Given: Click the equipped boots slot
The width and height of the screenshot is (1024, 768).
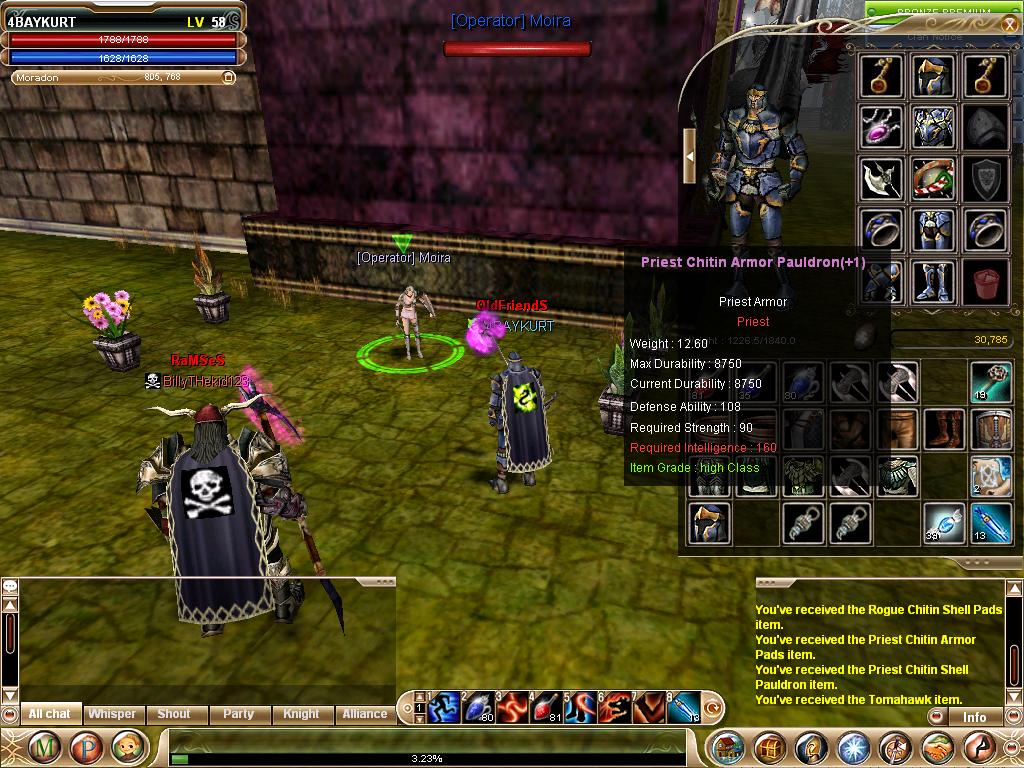Looking at the screenshot, I should pos(933,283).
